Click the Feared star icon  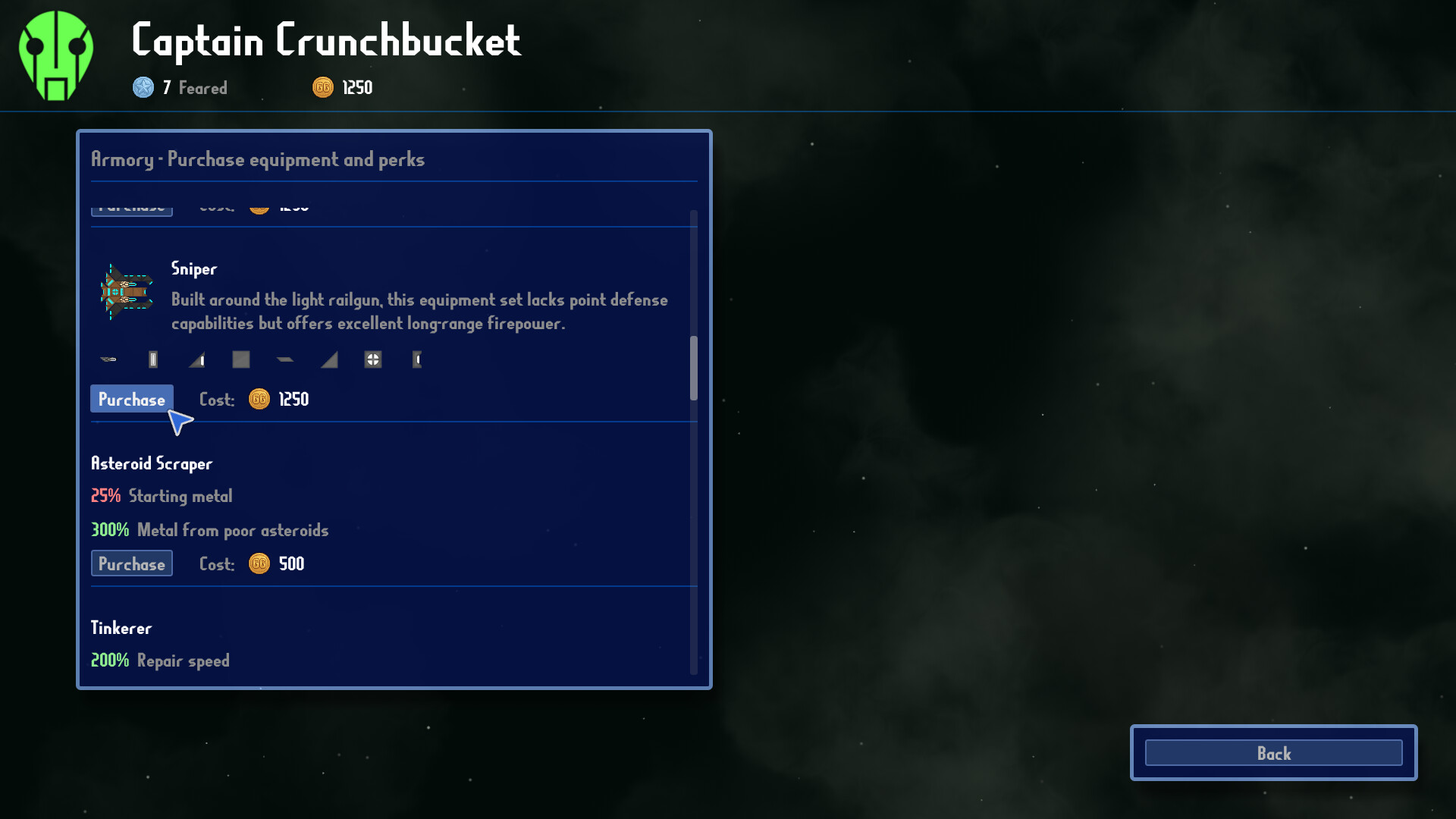[141, 87]
